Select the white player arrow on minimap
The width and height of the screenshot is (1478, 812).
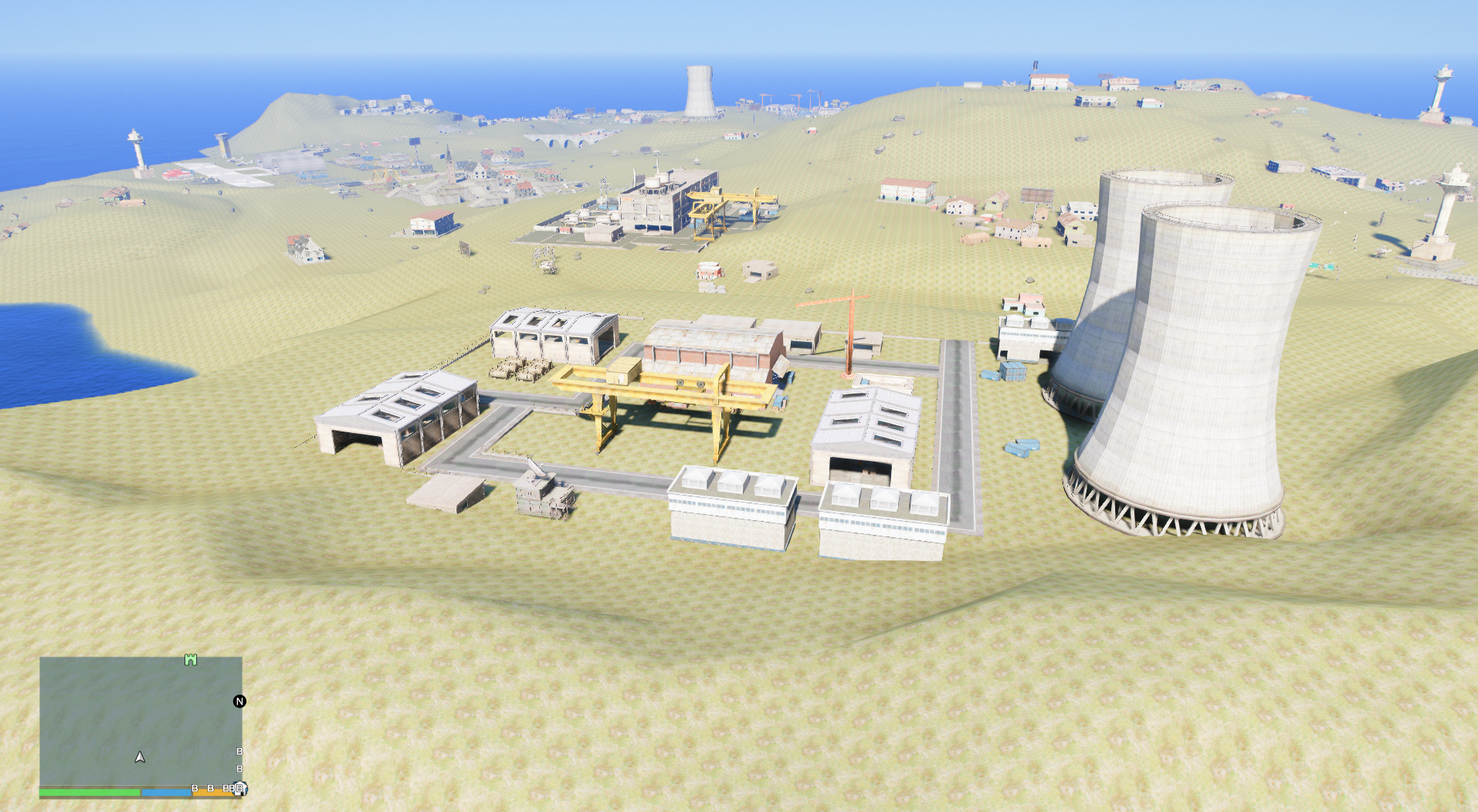pyautogui.click(x=140, y=757)
